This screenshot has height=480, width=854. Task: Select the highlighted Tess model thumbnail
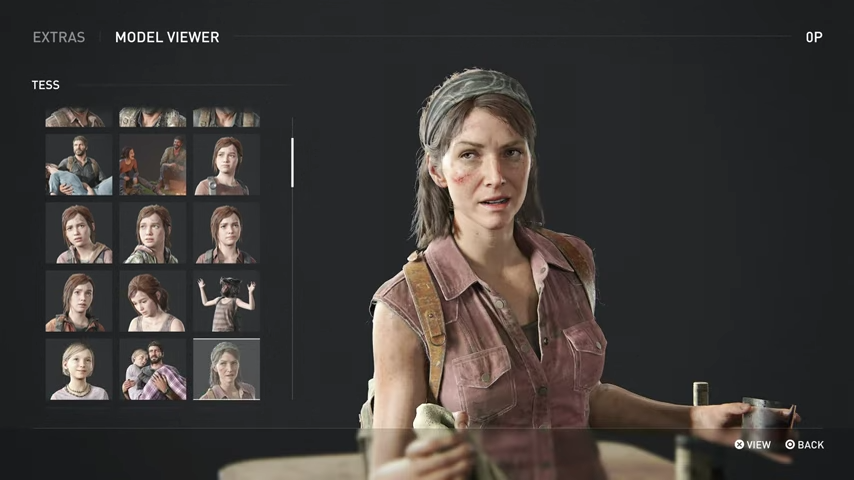226,369
